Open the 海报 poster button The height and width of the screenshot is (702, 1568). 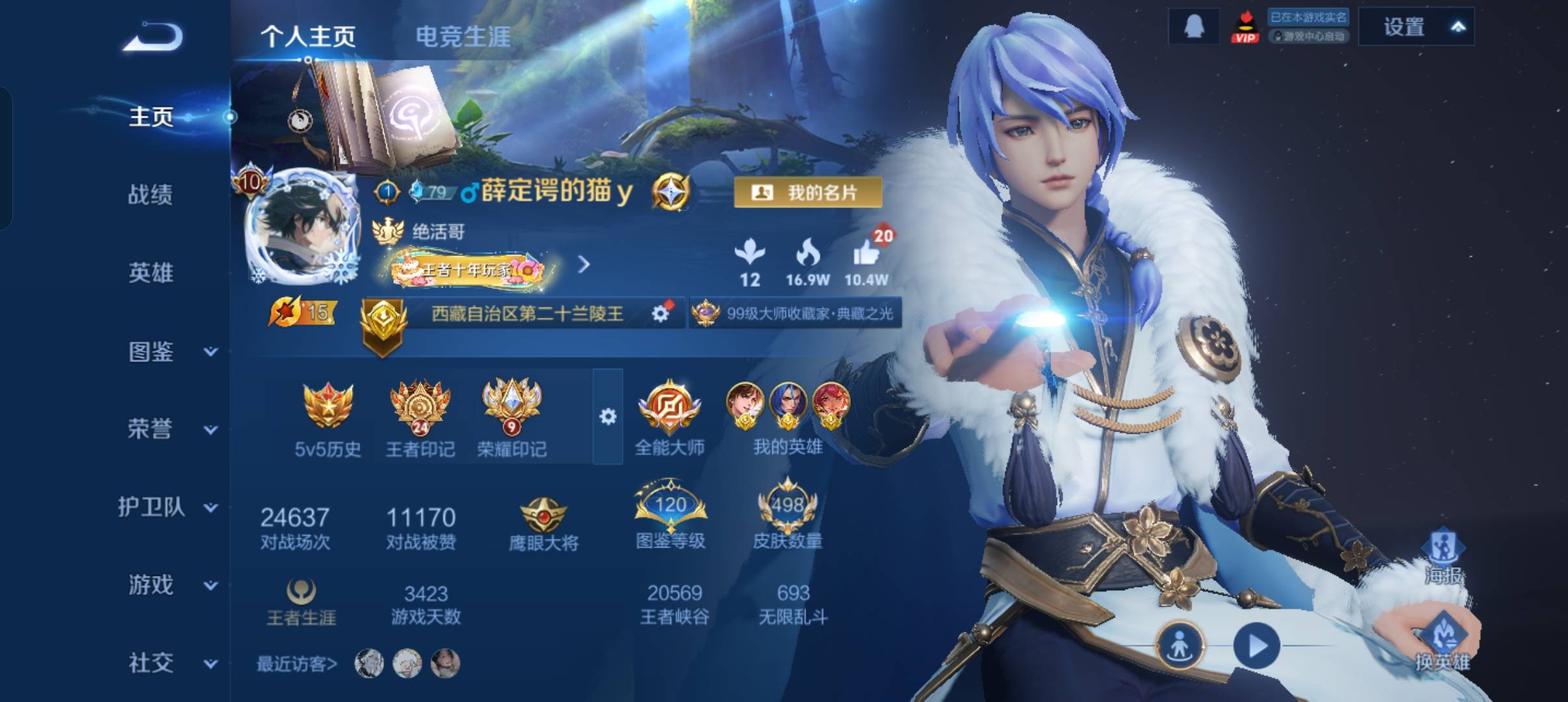(1443, 556)
